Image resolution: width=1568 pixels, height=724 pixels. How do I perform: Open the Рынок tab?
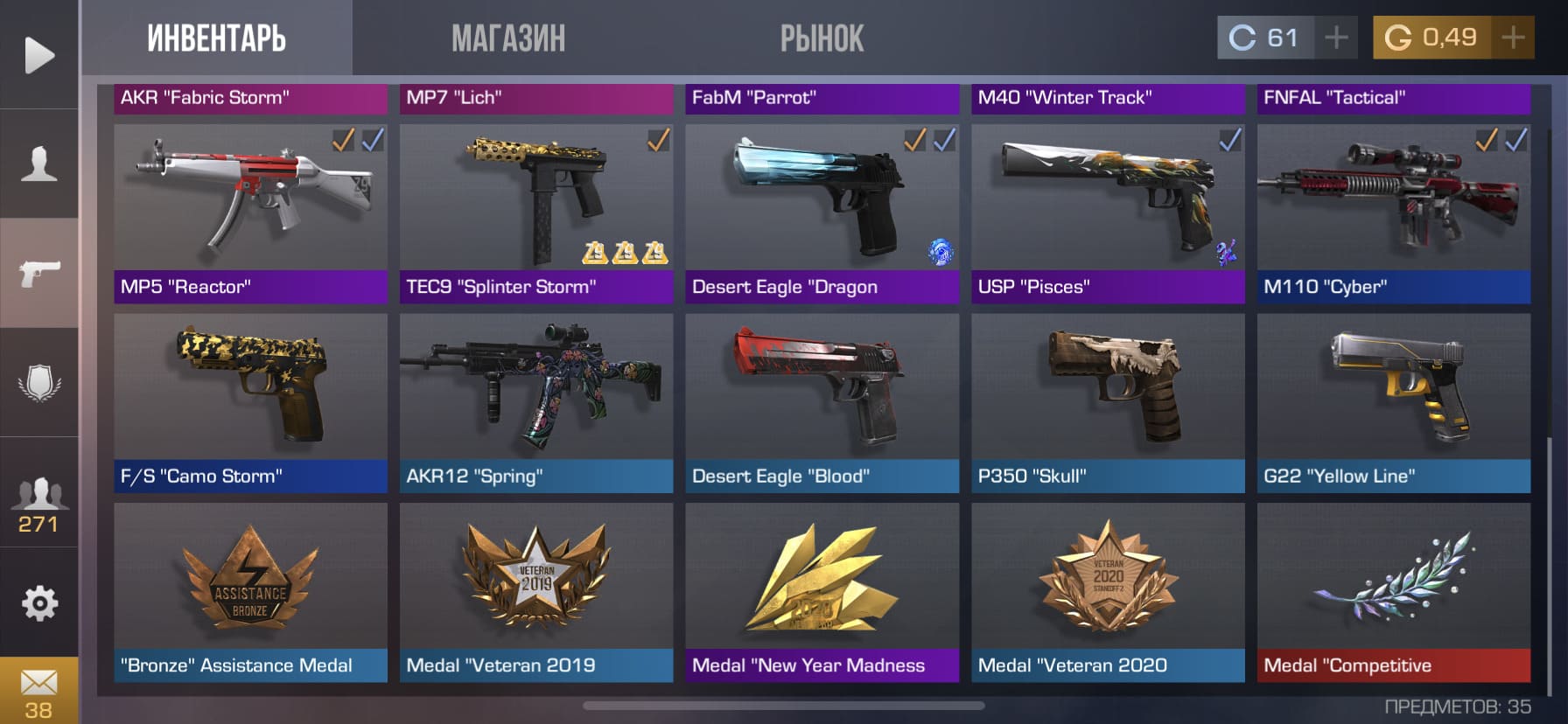click(x=822, y=38)
